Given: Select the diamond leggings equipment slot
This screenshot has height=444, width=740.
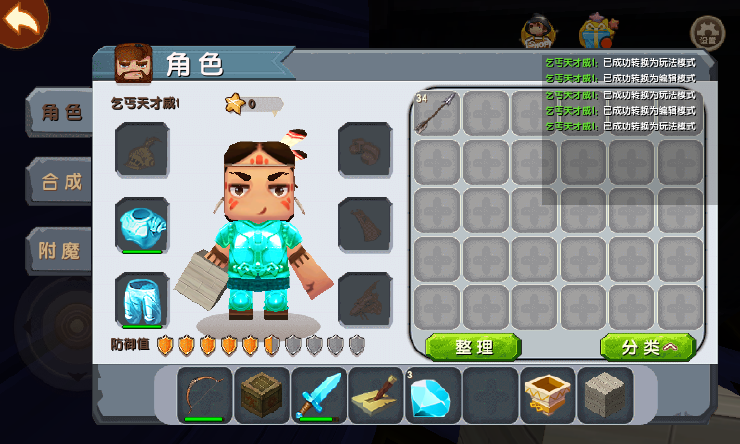Looking at the screenshot, I should click(x=142, y=299).
